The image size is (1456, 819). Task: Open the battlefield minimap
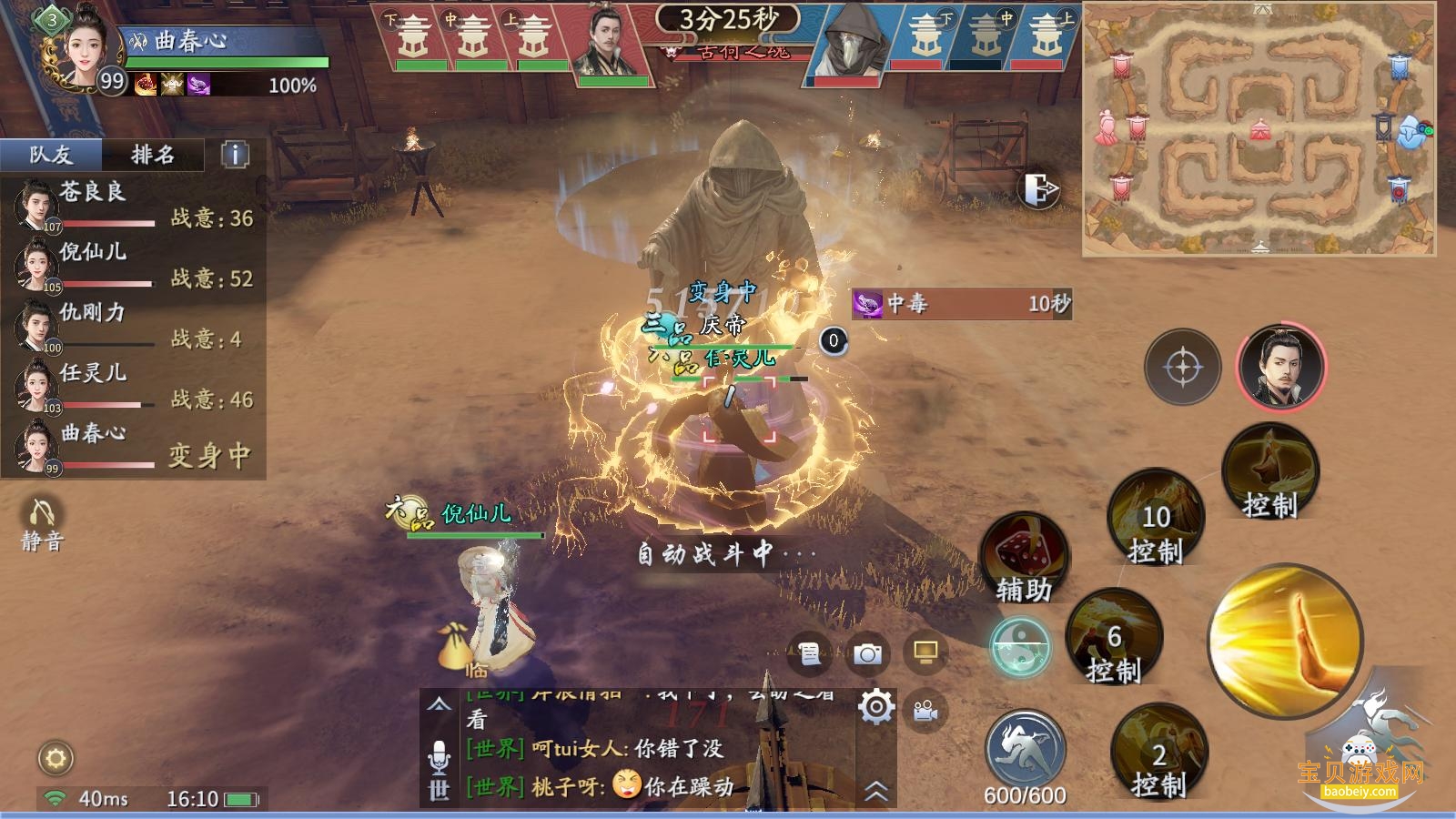(x=1259, y=129)
